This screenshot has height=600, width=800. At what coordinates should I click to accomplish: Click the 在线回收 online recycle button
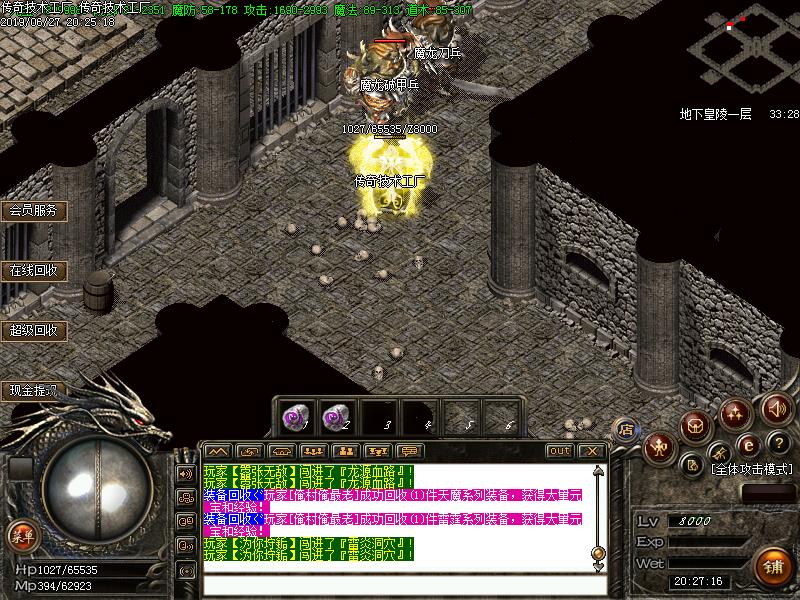tap(32, 270)
